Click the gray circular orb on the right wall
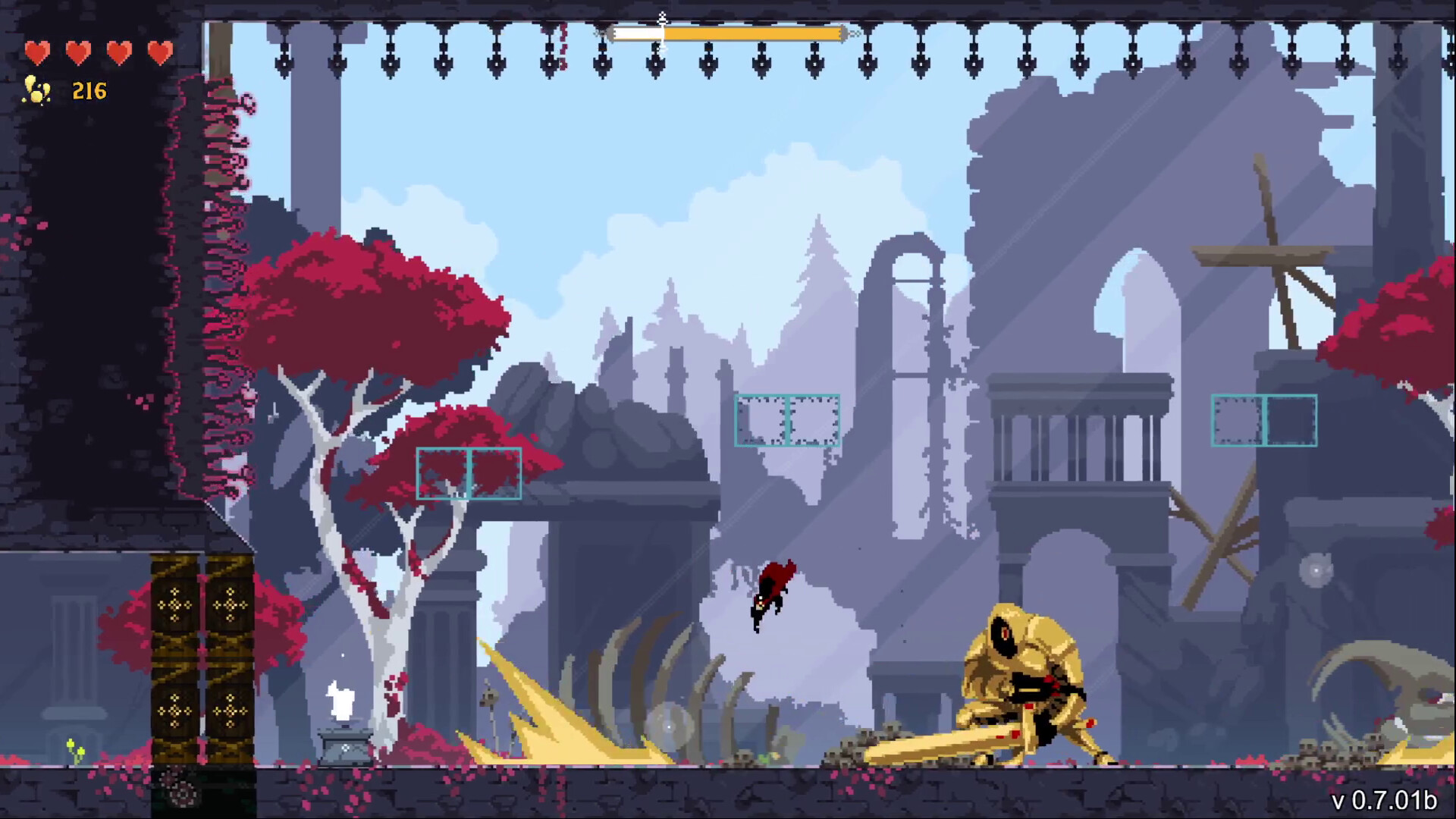1456x819 pixels. 1317,570
